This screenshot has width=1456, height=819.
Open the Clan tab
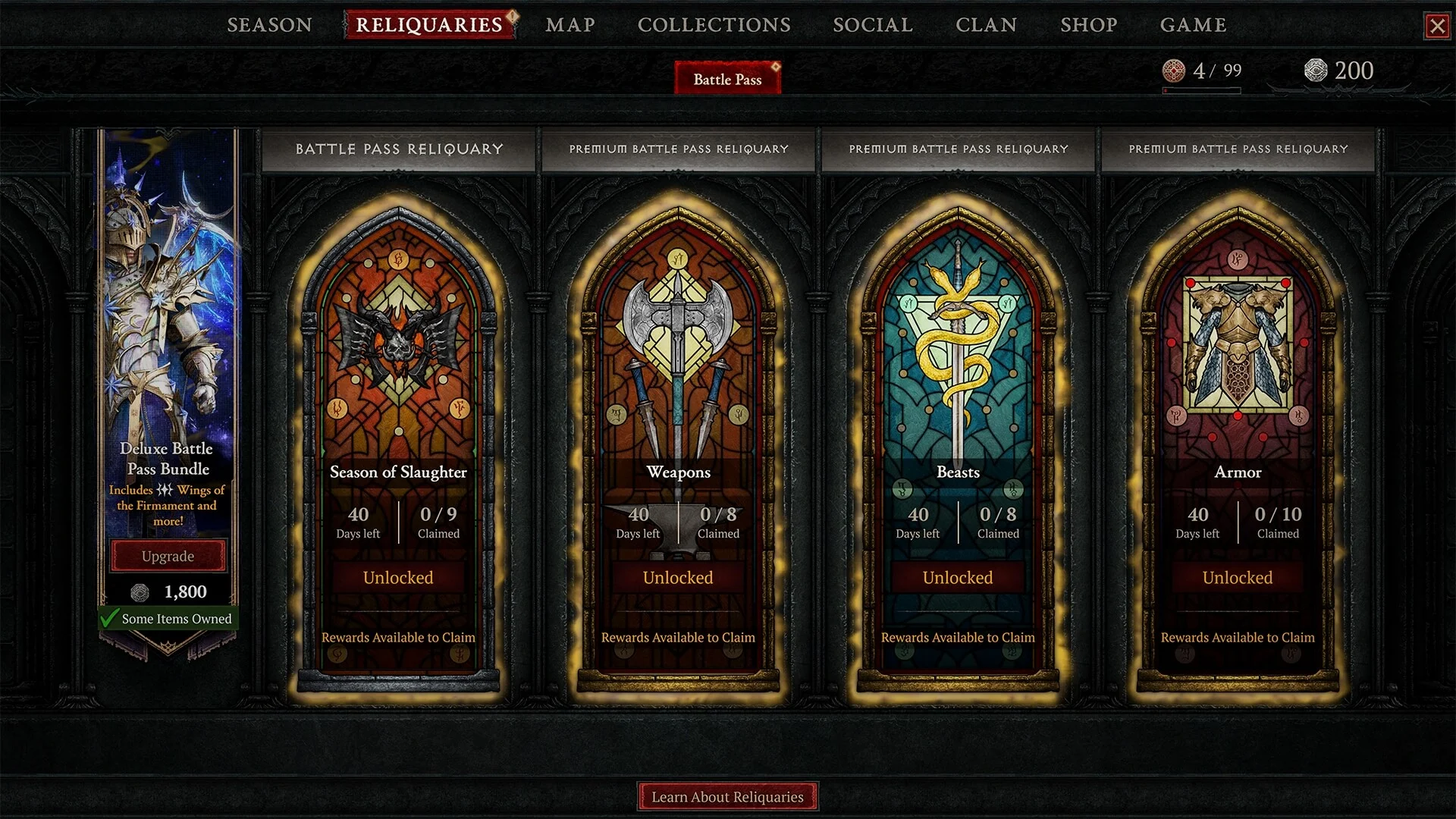(986, 25)
